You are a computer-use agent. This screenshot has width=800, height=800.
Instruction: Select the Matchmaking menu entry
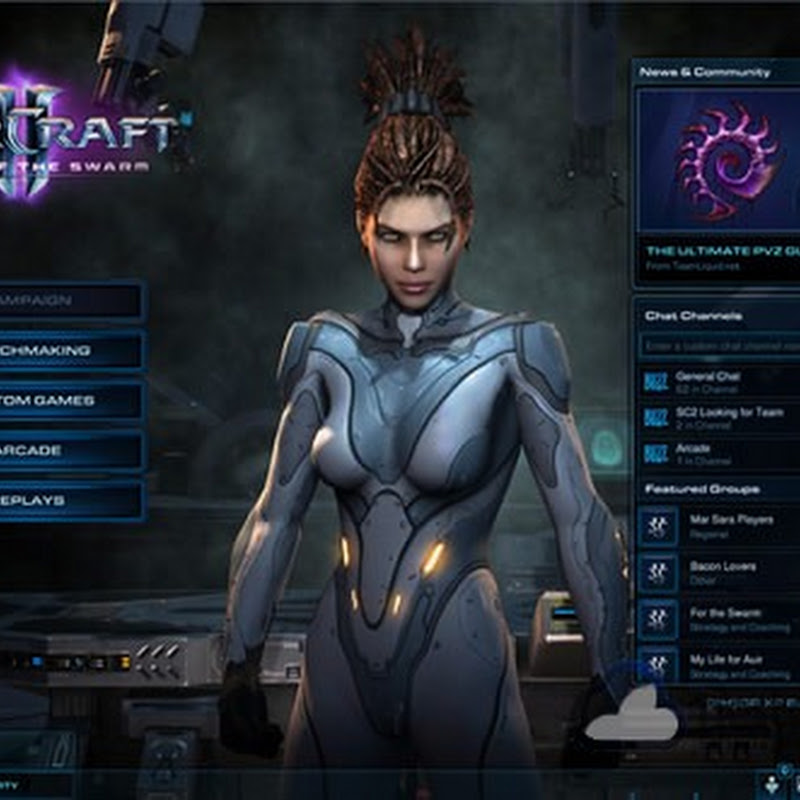(68, 351)
